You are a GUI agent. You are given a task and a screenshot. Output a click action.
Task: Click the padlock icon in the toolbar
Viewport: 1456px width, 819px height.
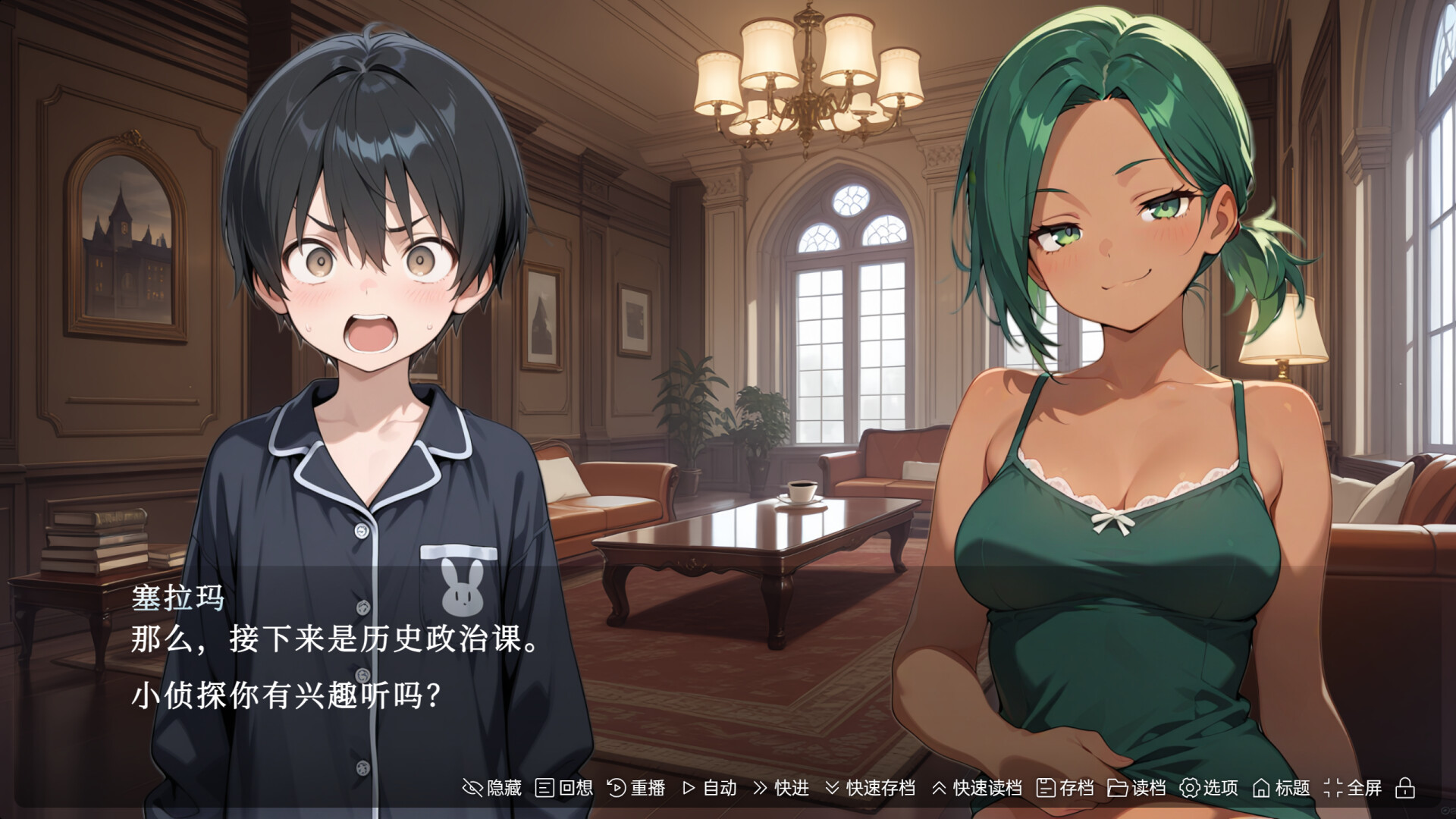coord(1405,788)
